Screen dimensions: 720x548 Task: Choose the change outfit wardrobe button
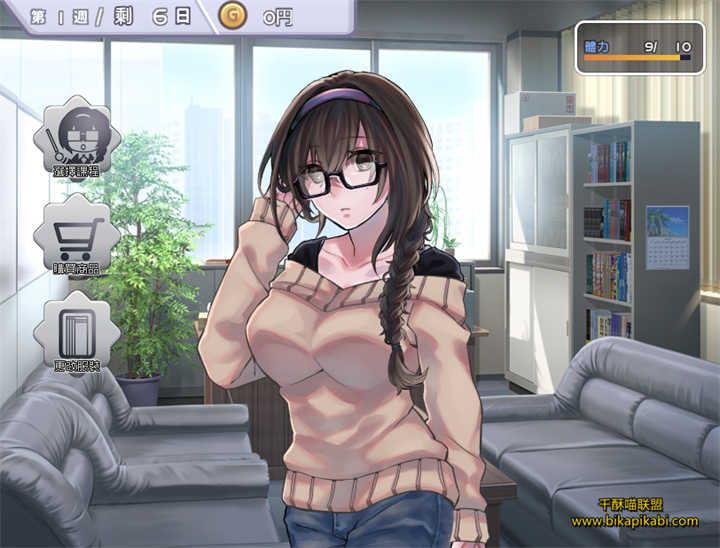[x=76, y=333]
